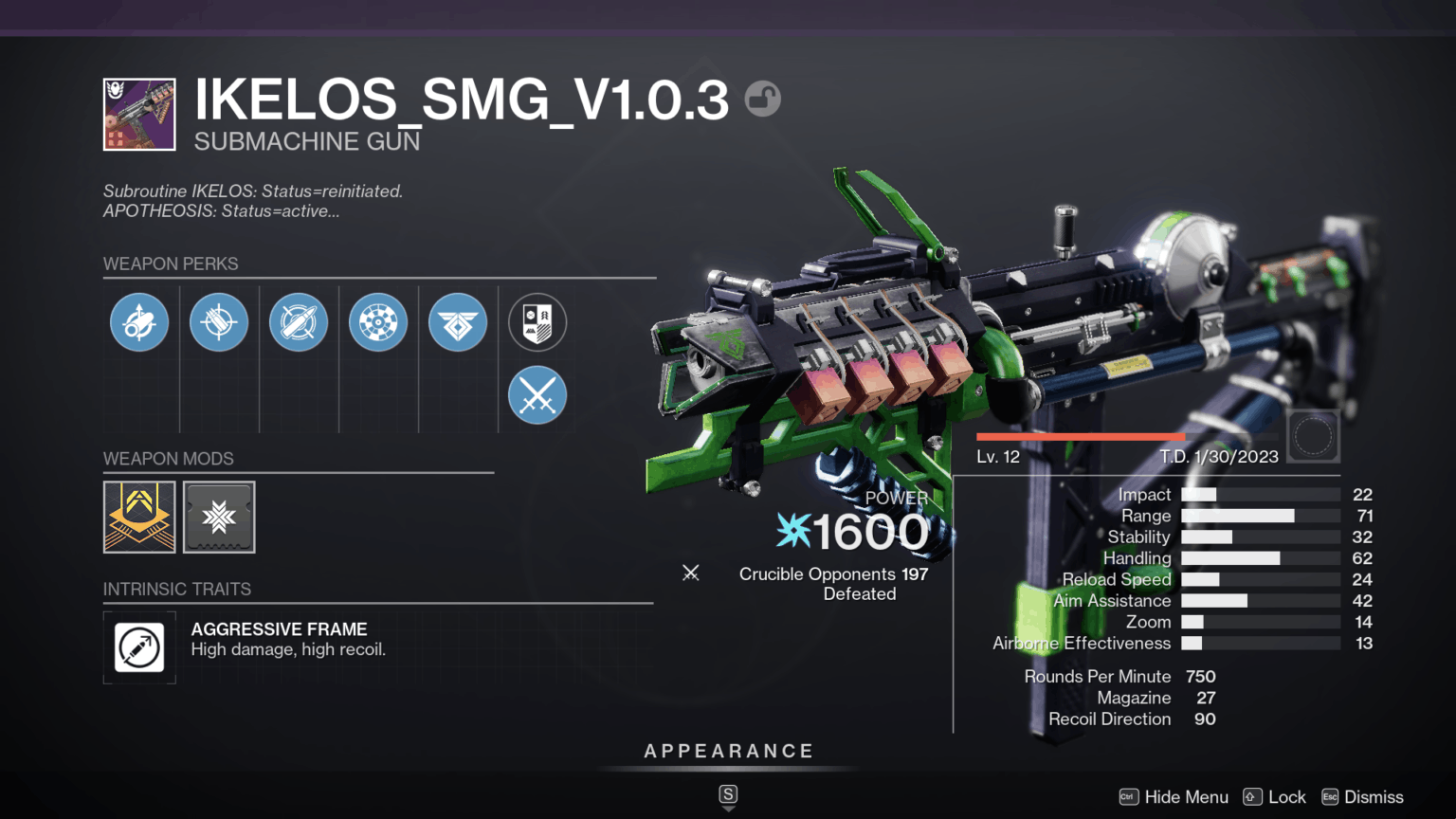Open the kill tracker shield icon
Image resolution: width=1456 pixels, height=819 pixels.
tap(537, 322)
